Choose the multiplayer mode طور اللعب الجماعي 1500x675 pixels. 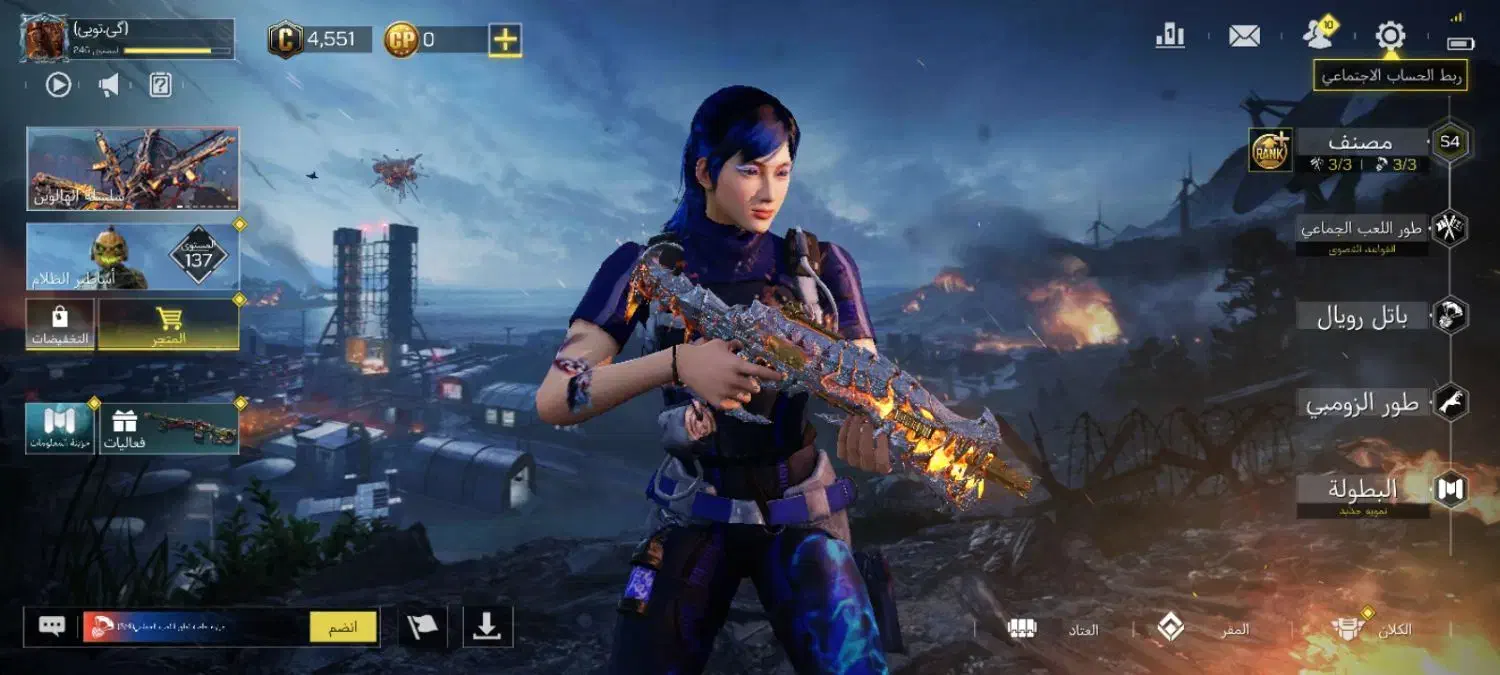tap(1364, 229)
